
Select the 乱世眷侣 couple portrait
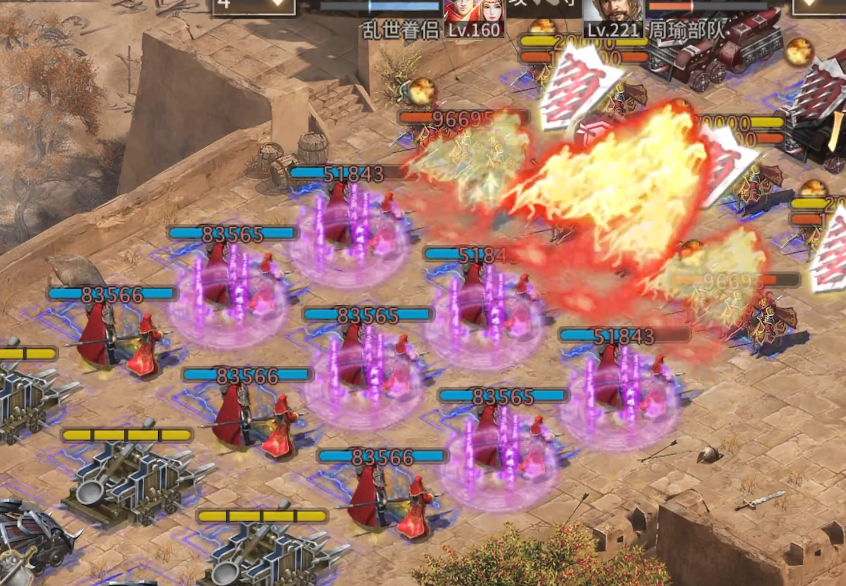[473, 10]
